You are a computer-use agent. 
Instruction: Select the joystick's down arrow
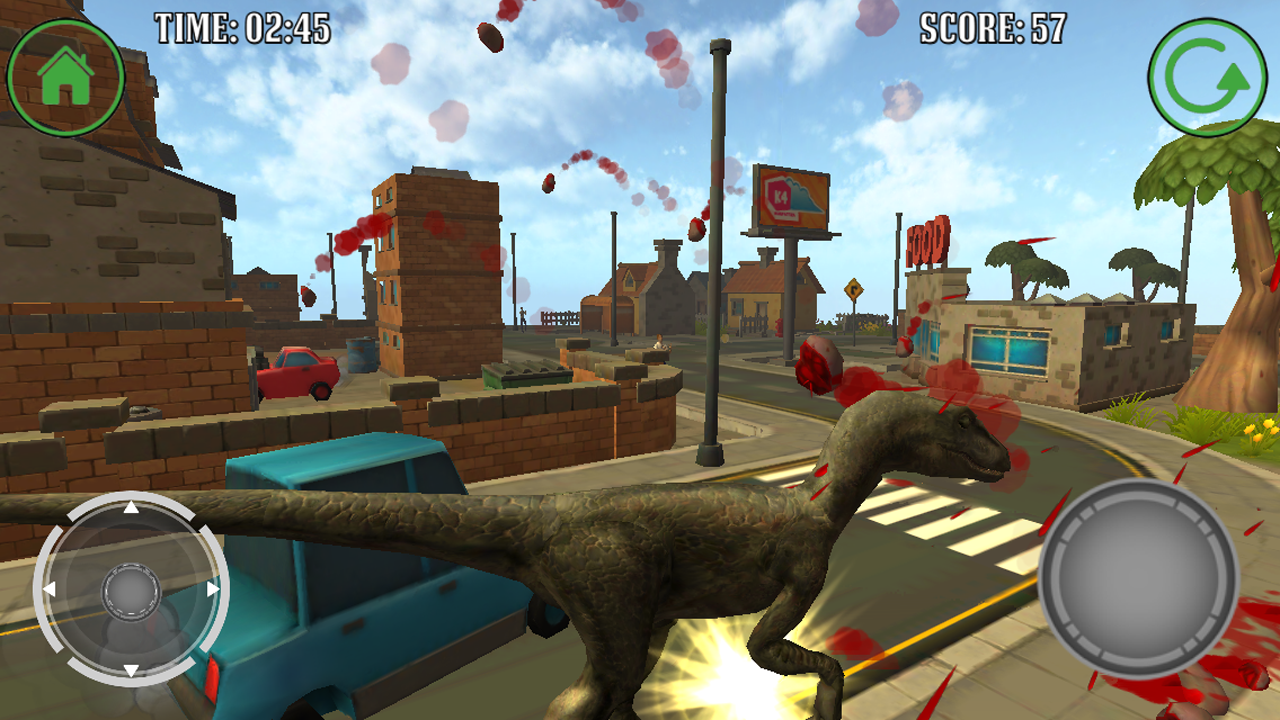coord(131,670)
